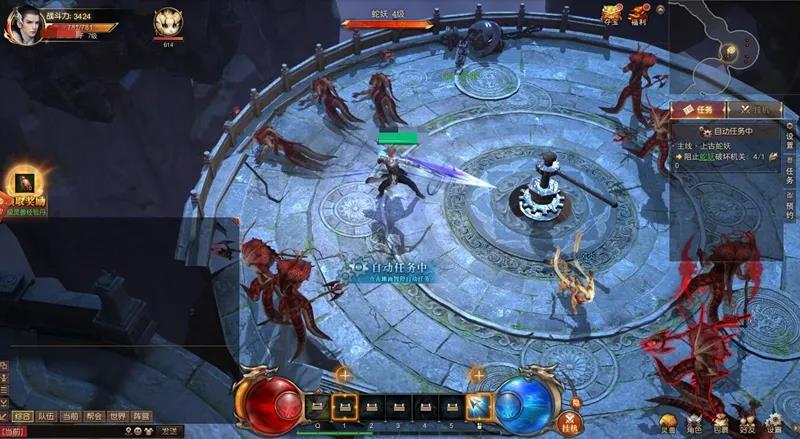Switch chat to the 综合 channel tab
The height and width of the screenshot is (439, 800).
[x=22, y=416]
